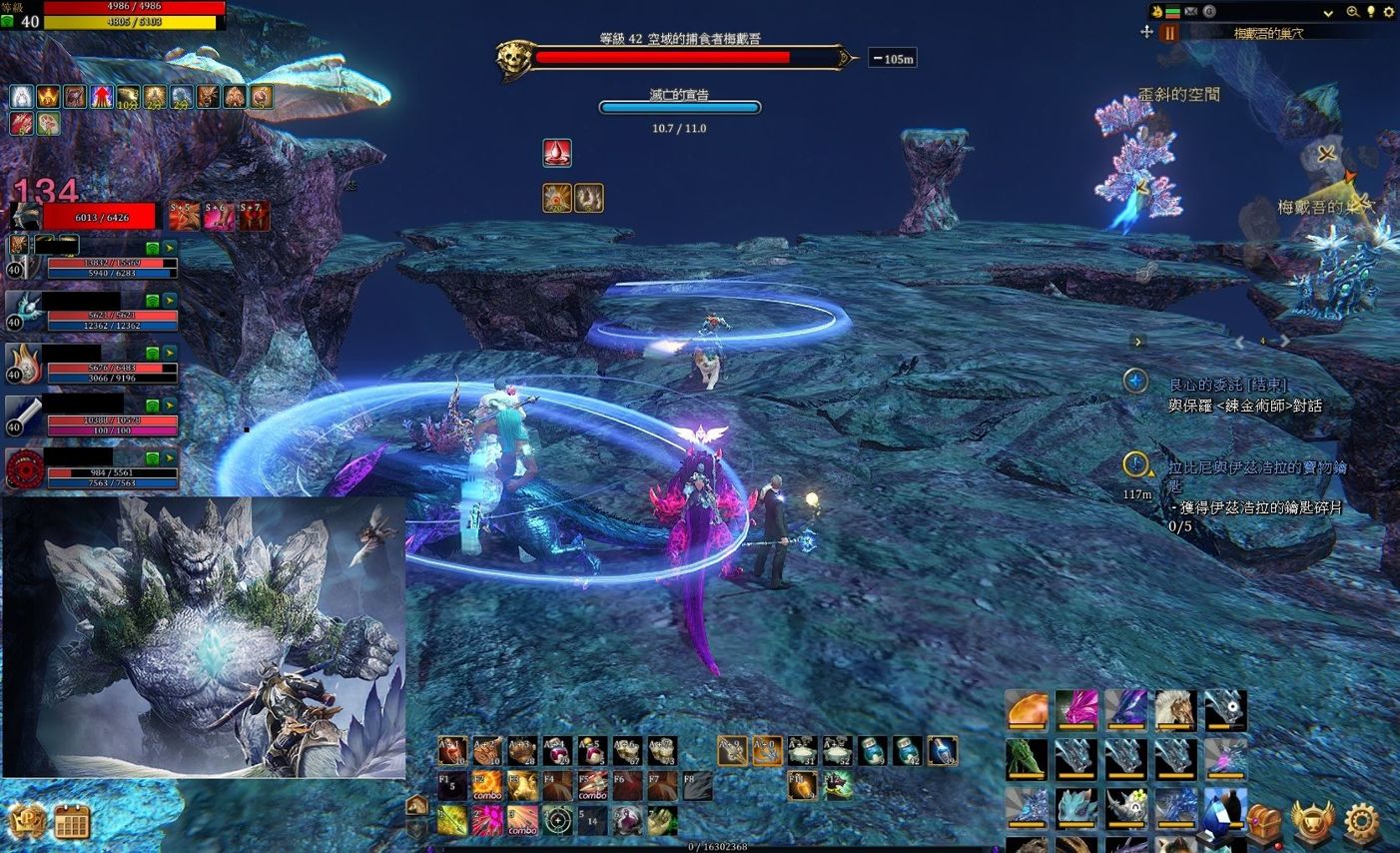Open the mail envelope icon
The image size is (1400, 853).
(1191, 12)
